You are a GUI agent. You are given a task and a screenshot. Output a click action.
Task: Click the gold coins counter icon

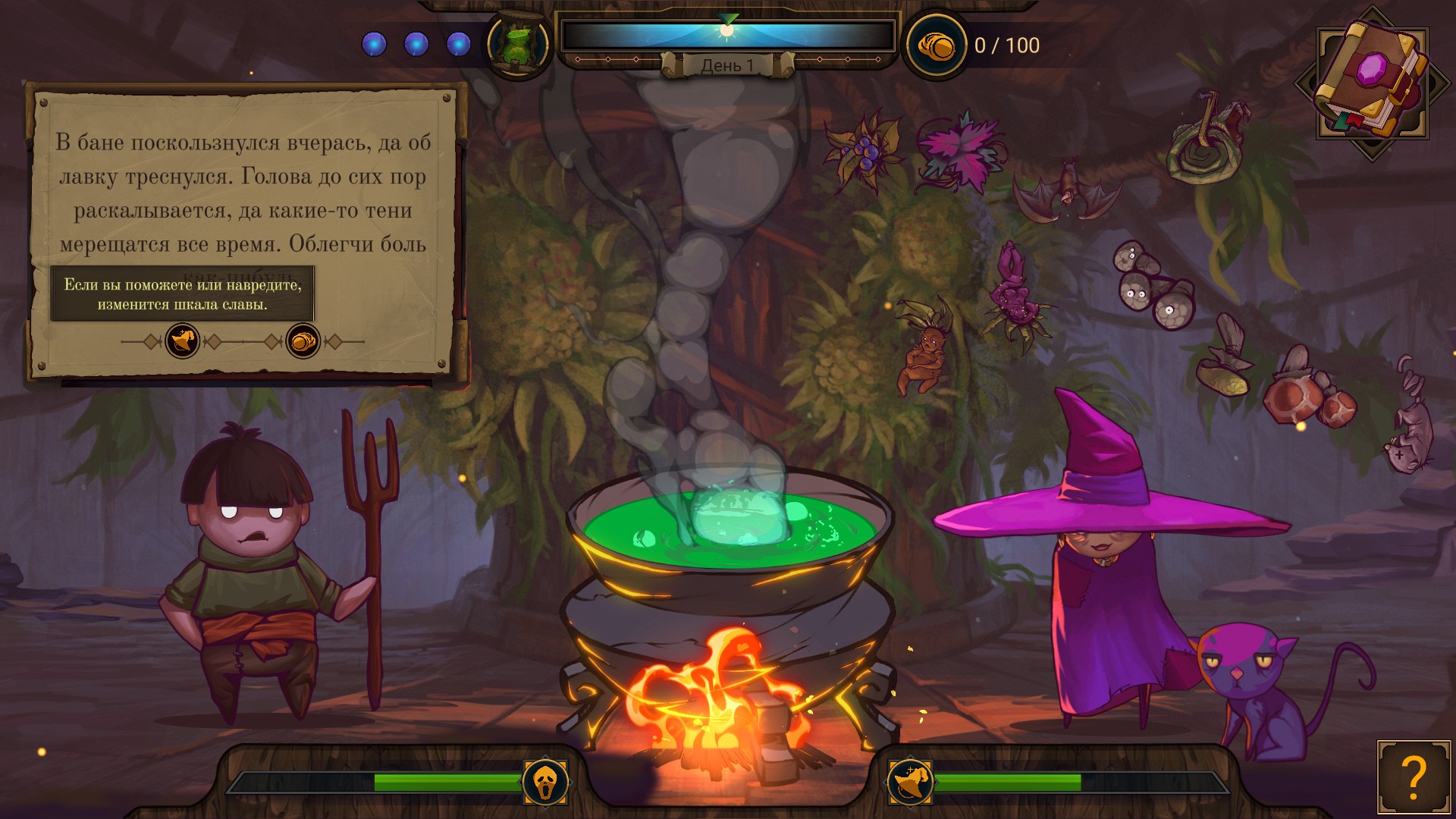[x=936, y=46]
